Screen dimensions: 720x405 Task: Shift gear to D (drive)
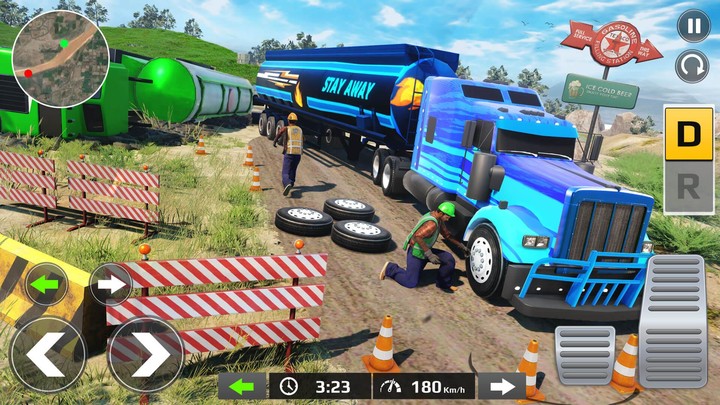tap(689, 131)
